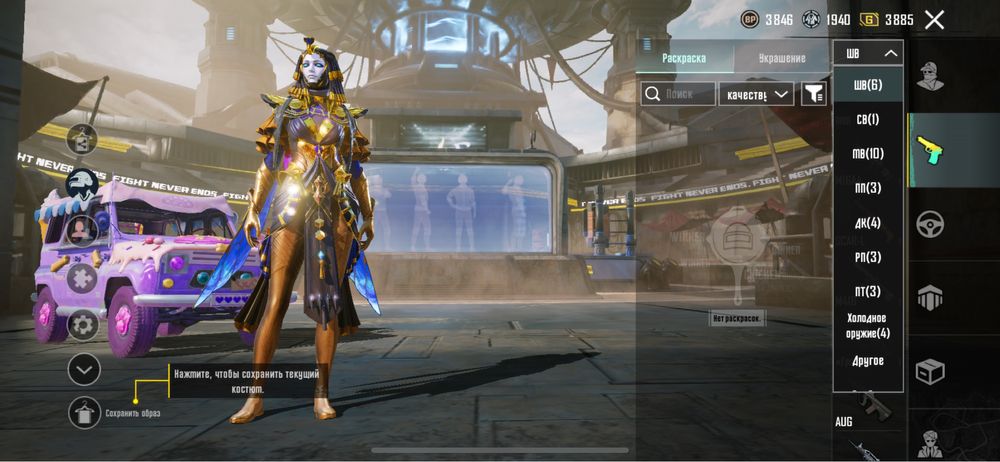Click the share icon above the helmet icon

tap(82, 140)
